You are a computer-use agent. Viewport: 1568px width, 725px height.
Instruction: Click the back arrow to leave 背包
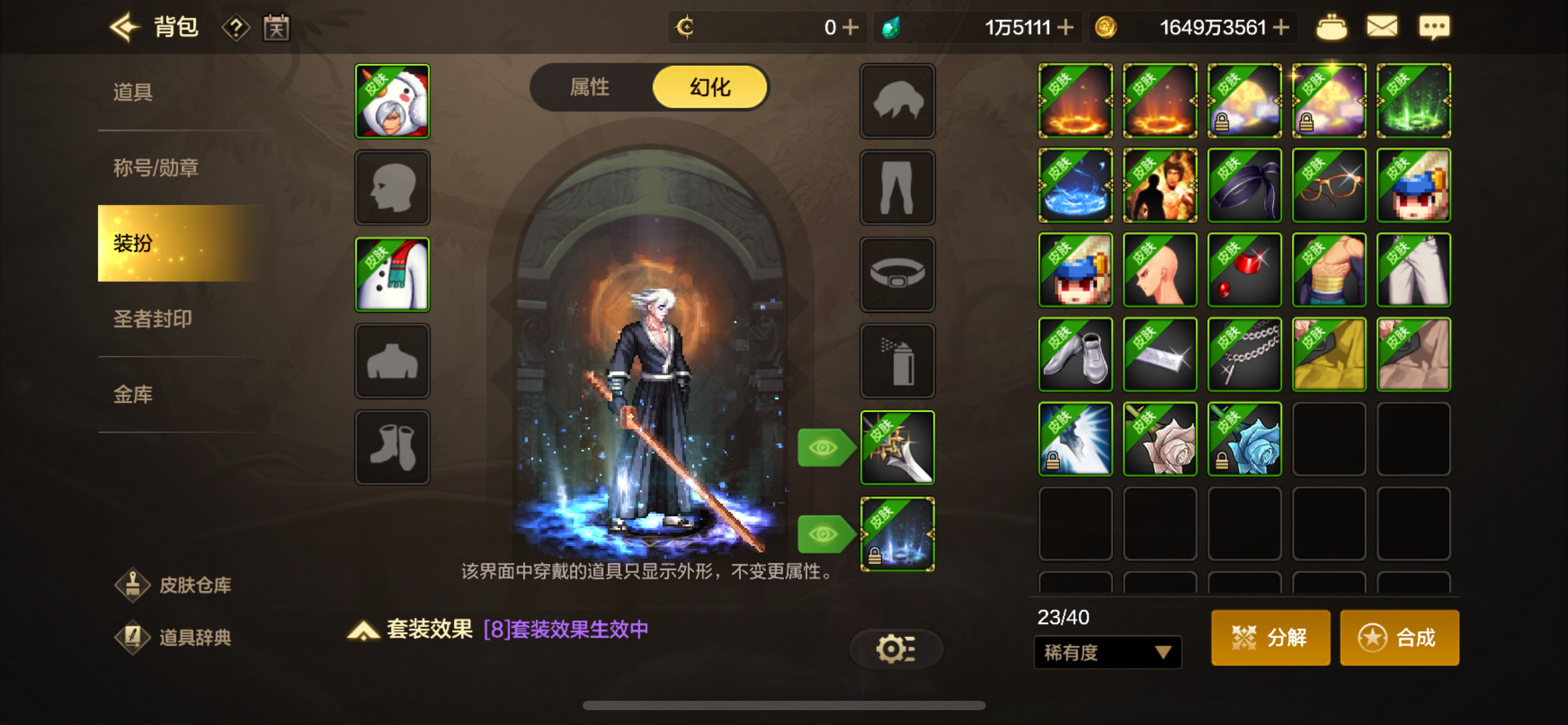click(x=124, y=27)
